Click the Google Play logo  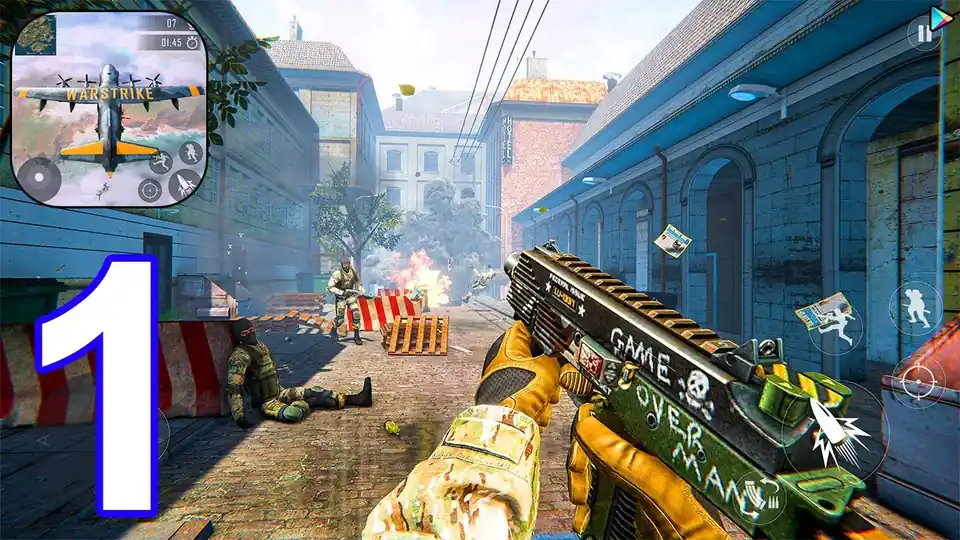point(941,17)
